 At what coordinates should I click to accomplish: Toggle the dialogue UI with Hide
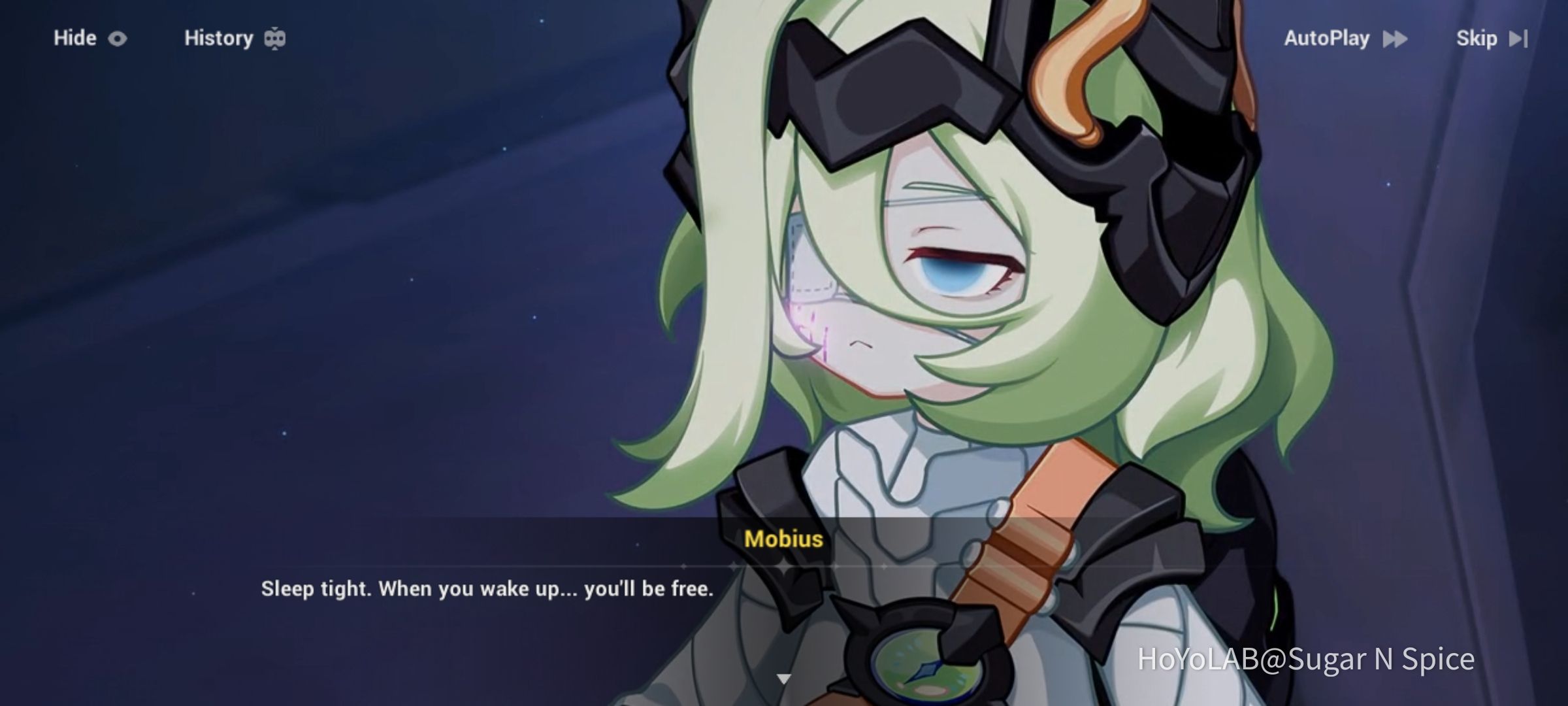coord(74,38)
